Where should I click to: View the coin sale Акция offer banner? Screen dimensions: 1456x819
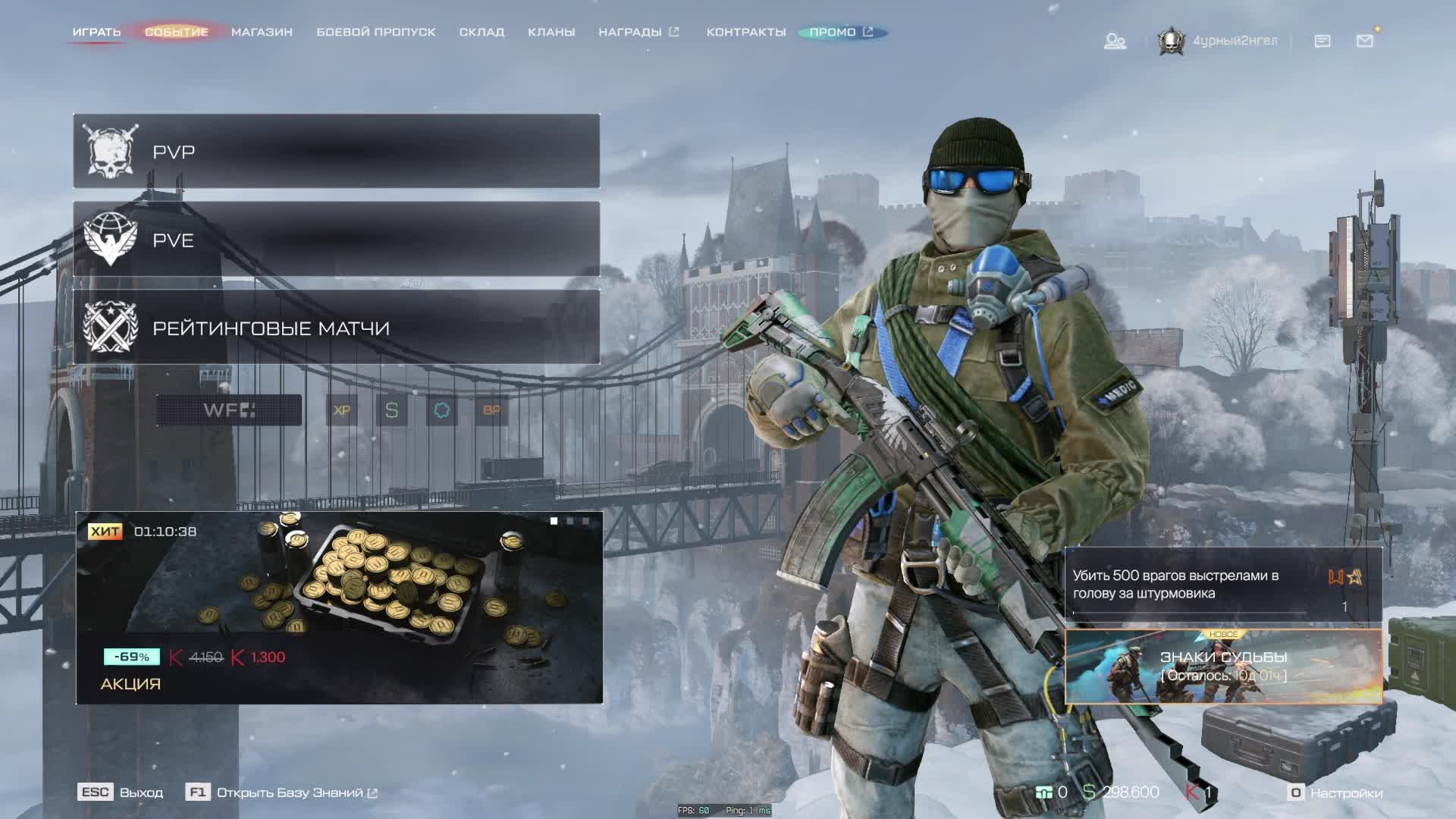pyautogui.click(x=339, y=607)
